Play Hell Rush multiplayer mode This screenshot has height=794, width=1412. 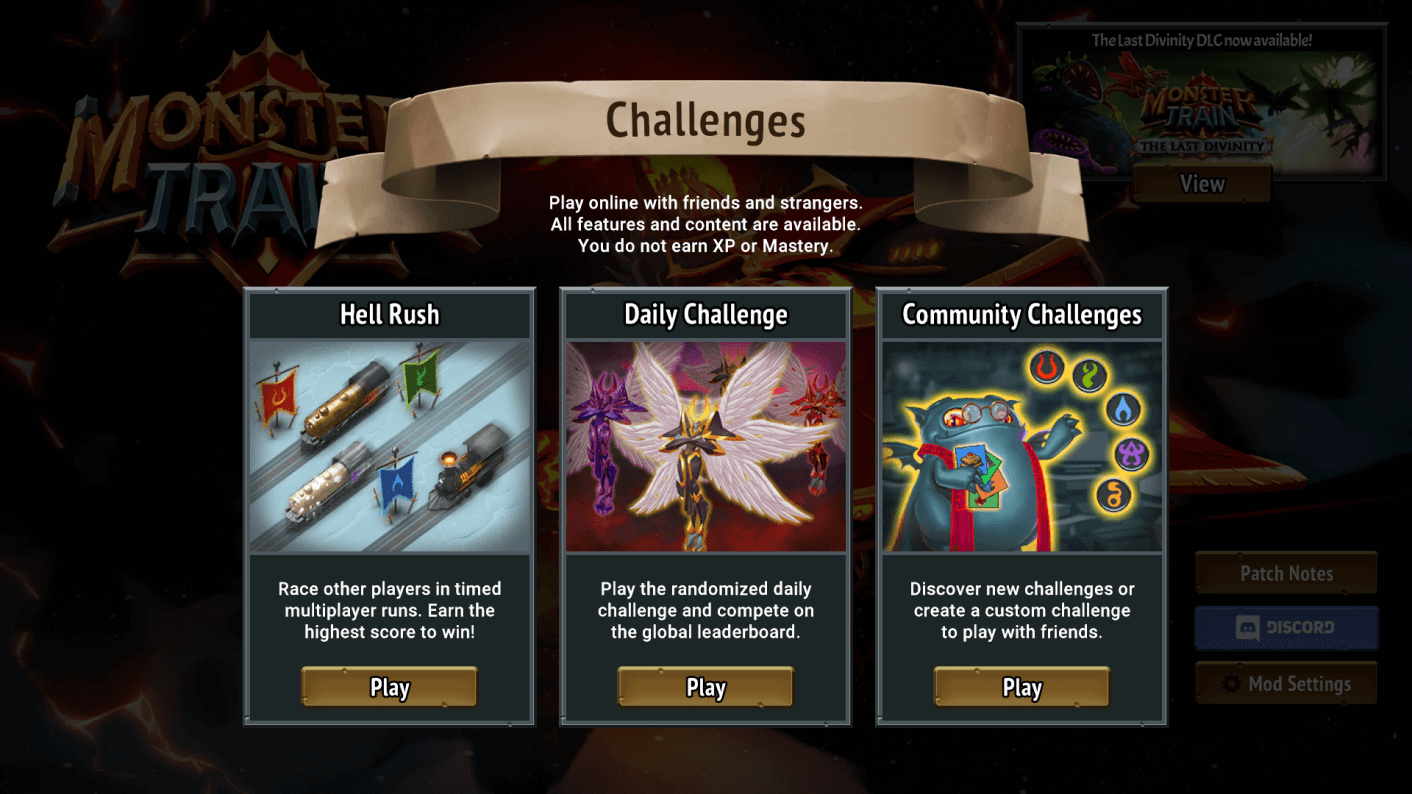click(x=389, y=687)
